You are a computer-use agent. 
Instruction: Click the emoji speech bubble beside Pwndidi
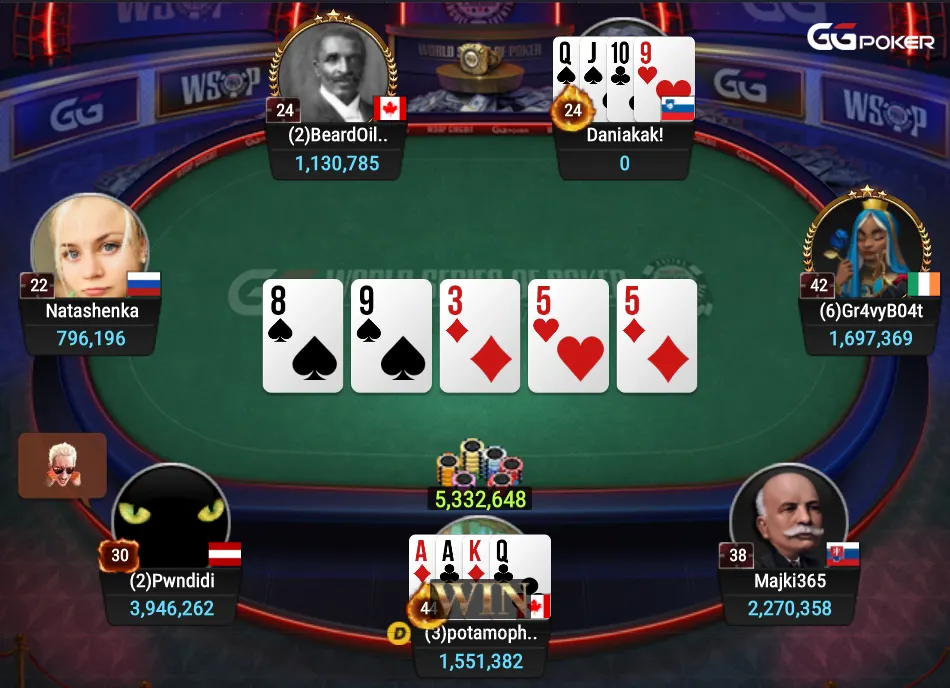click(62, 466)
